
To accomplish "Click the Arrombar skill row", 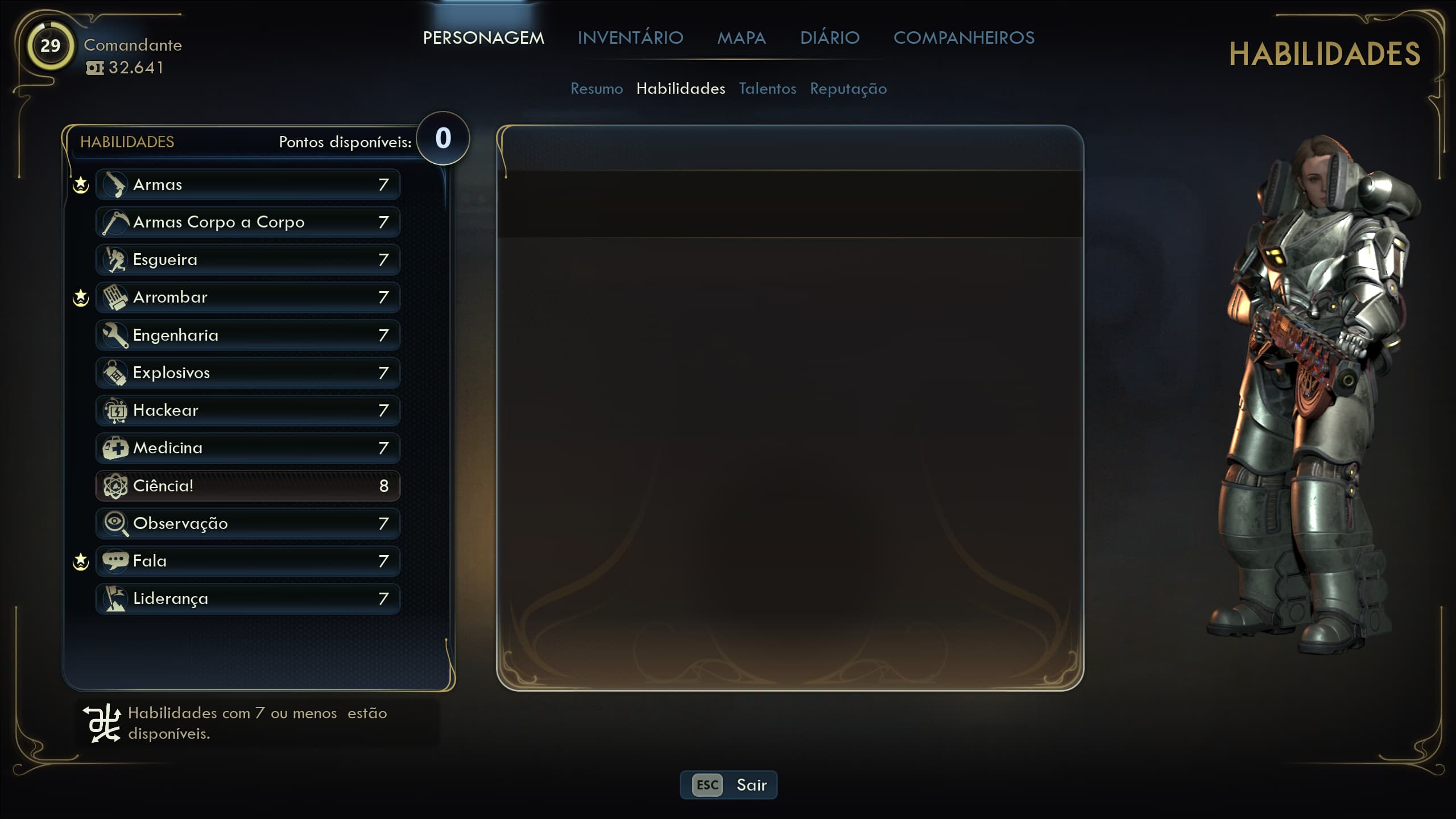I will tap(248, 297).
